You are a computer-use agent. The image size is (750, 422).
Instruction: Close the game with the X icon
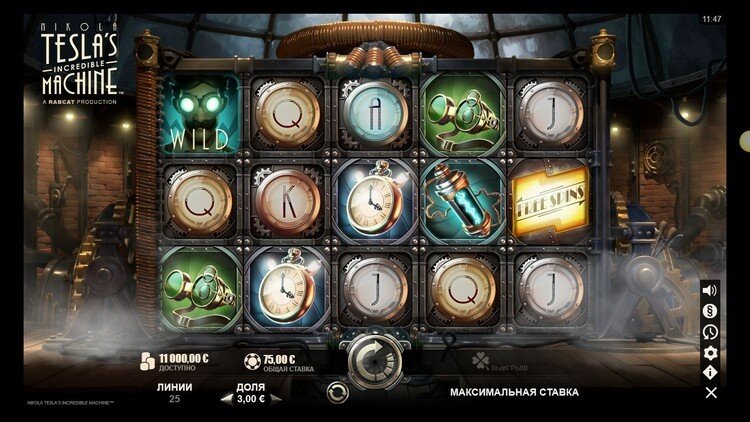tap(710, 393)
